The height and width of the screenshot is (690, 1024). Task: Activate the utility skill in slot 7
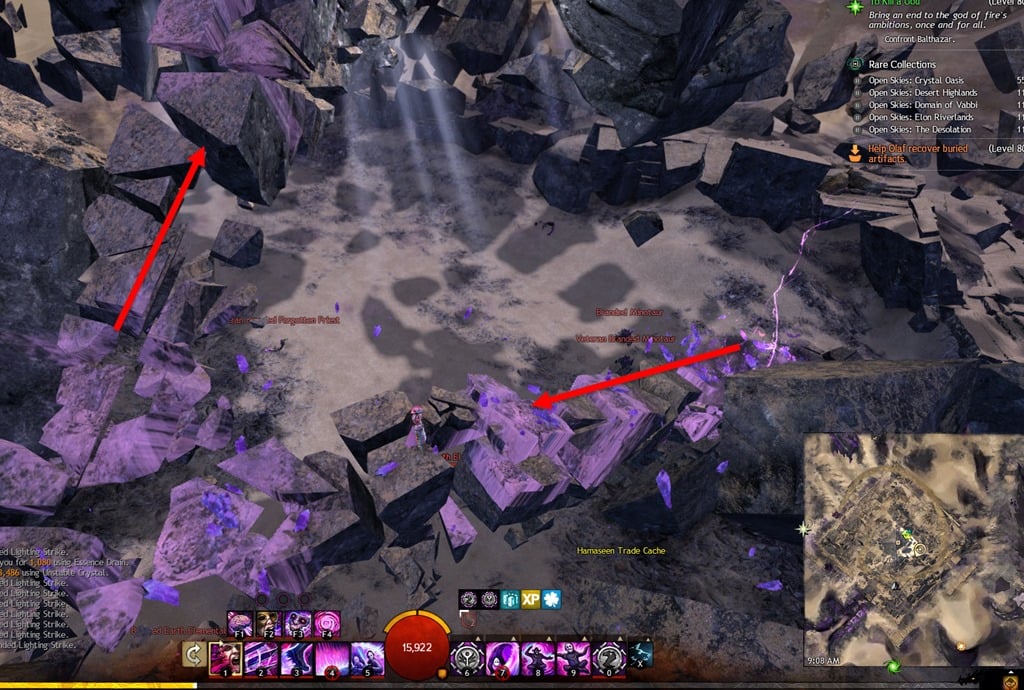click(502, 658)
